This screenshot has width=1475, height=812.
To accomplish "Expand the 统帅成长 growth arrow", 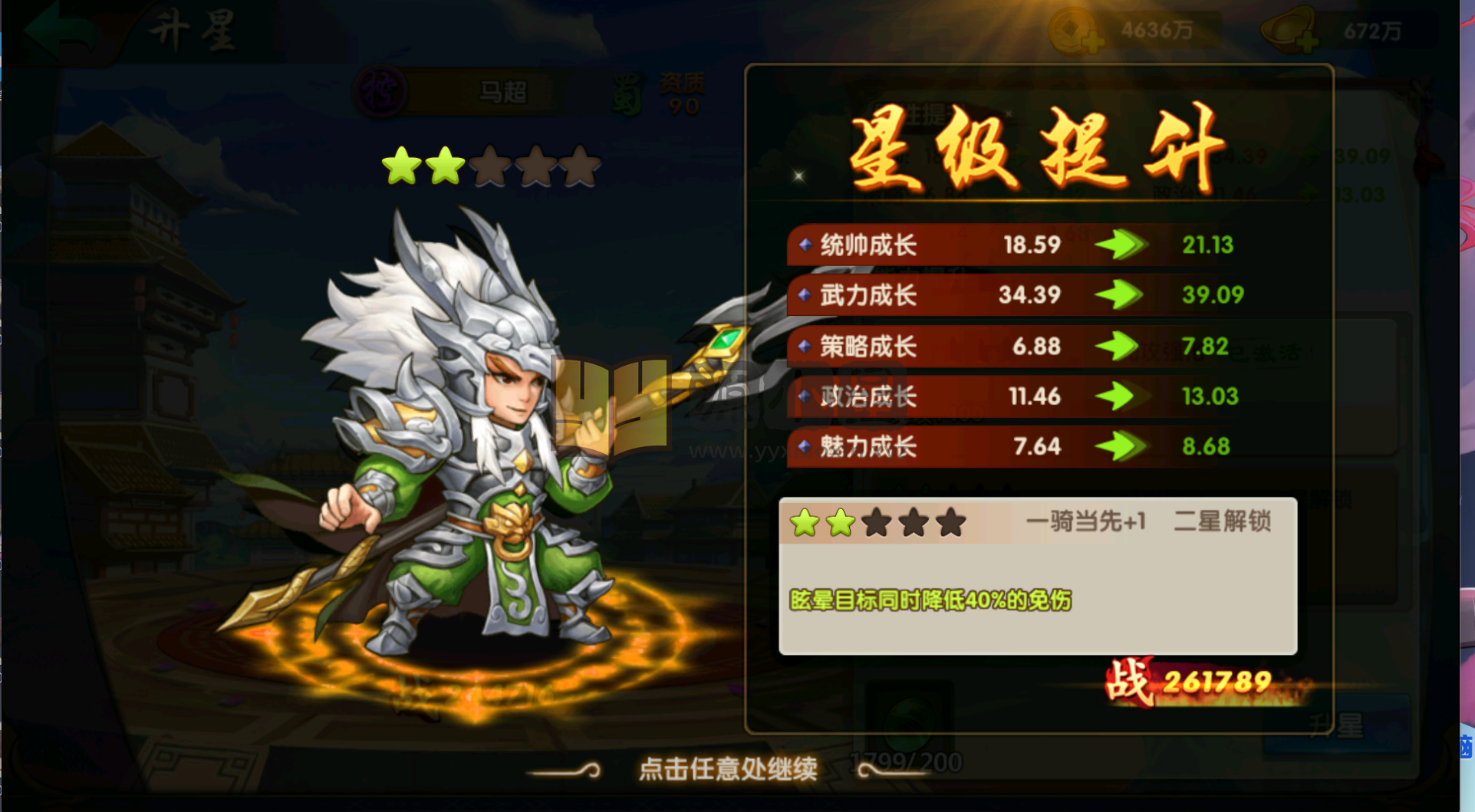I will pos(1120,245).
